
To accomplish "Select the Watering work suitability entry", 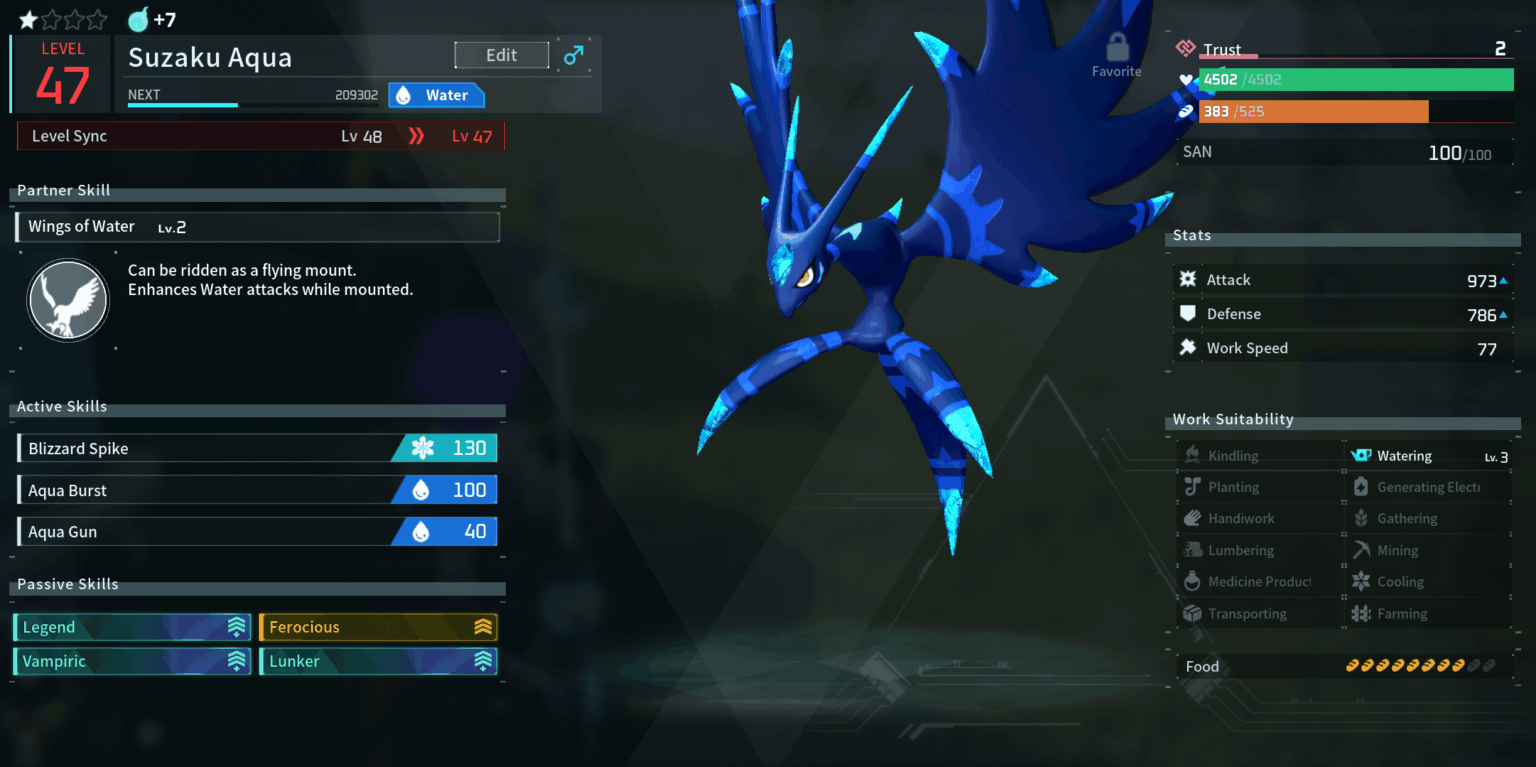I will tap(1428, 456).
